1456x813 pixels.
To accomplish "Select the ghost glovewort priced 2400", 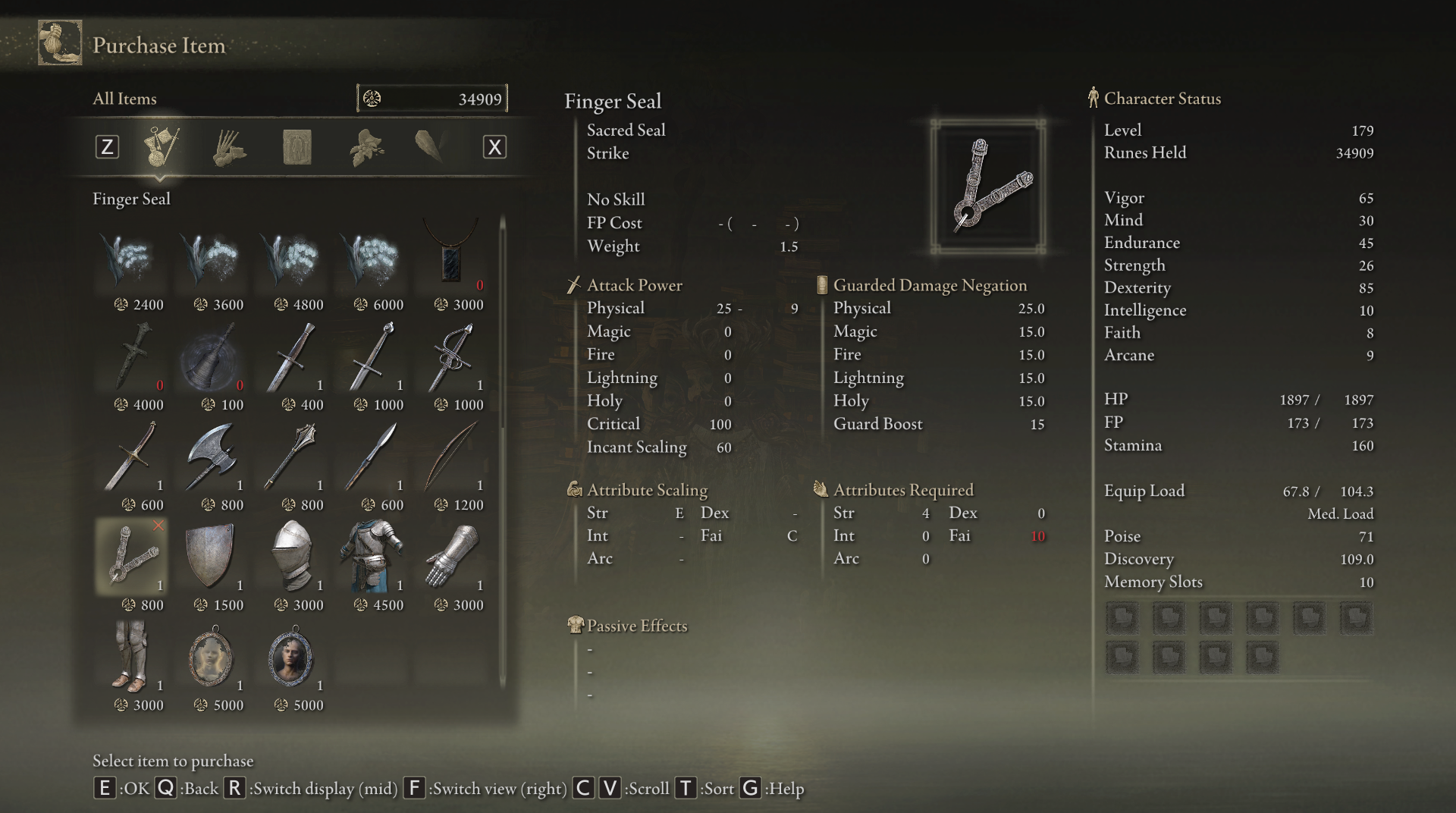I will tap(132, 260).
